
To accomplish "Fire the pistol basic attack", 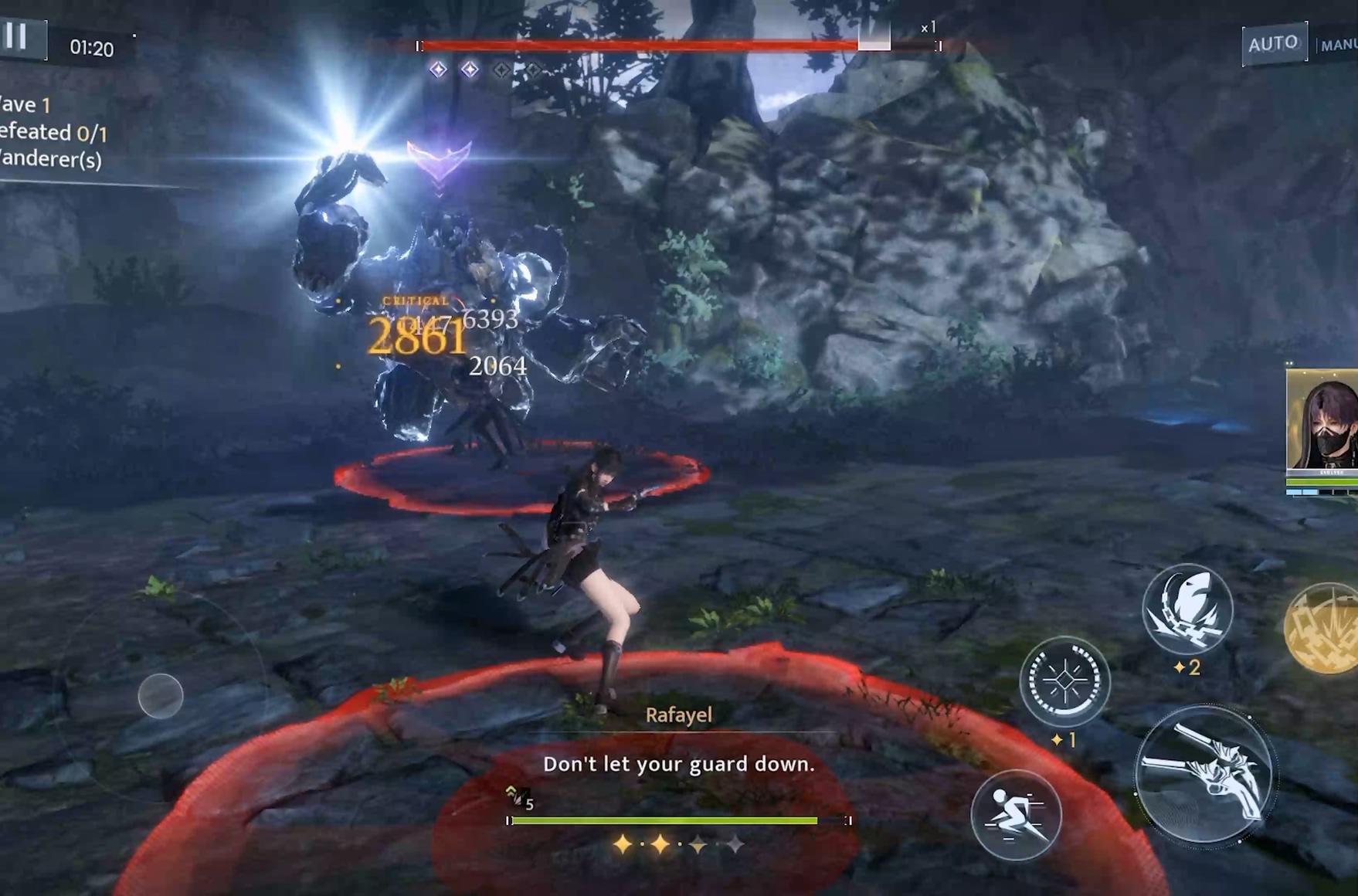I will click(x=1204, y=772).
